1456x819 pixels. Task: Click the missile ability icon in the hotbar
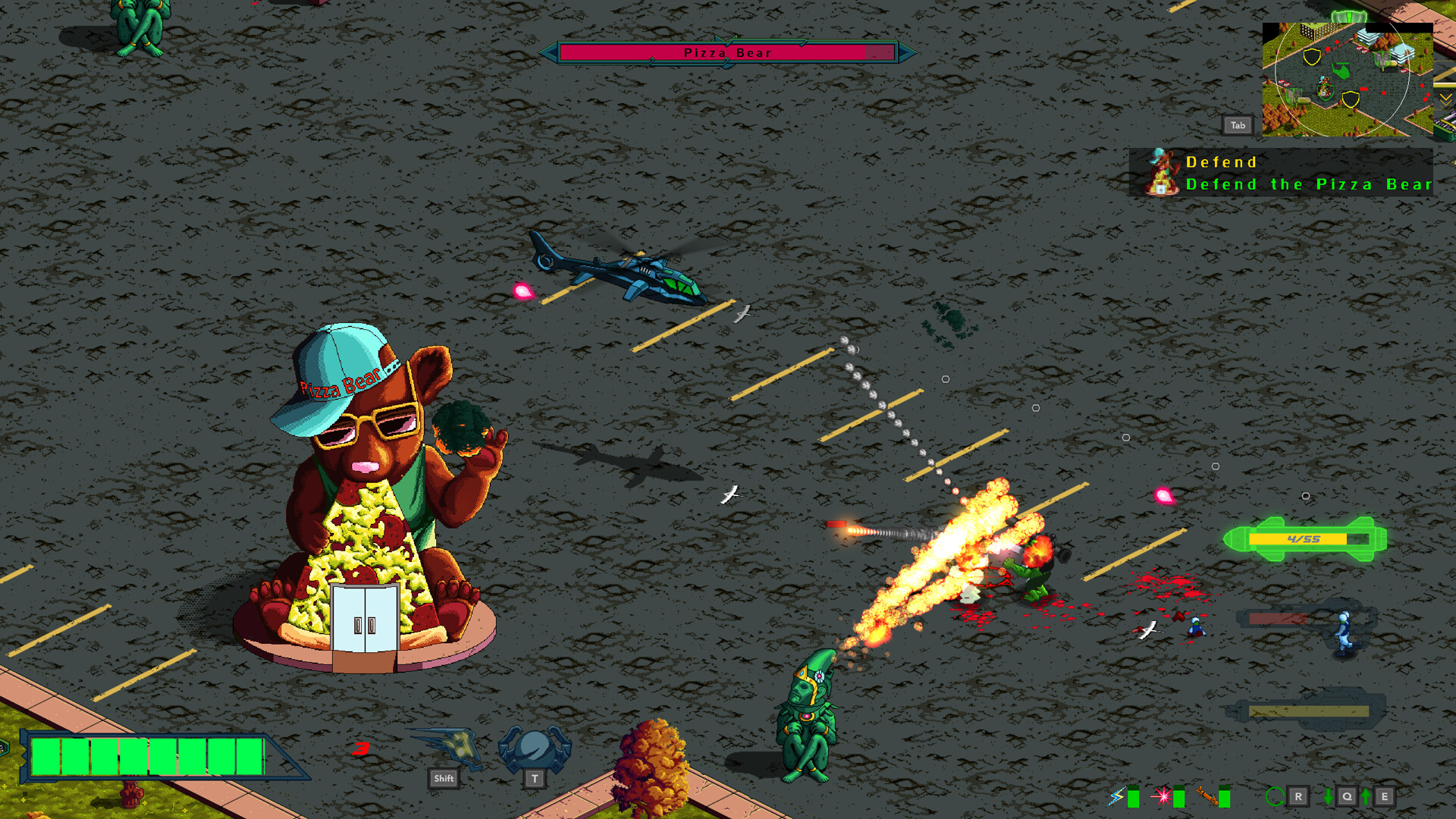[x=1207, y=796]
